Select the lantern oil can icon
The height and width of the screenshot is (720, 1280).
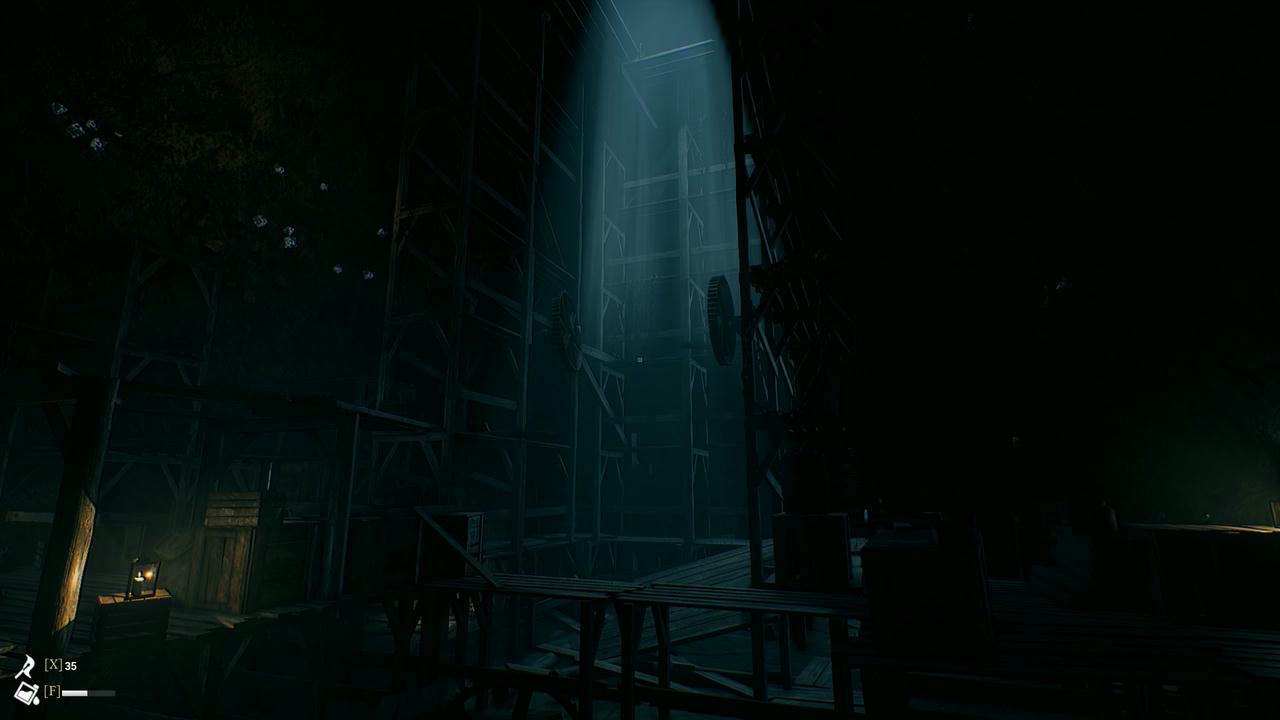click(x=26, y=692)
